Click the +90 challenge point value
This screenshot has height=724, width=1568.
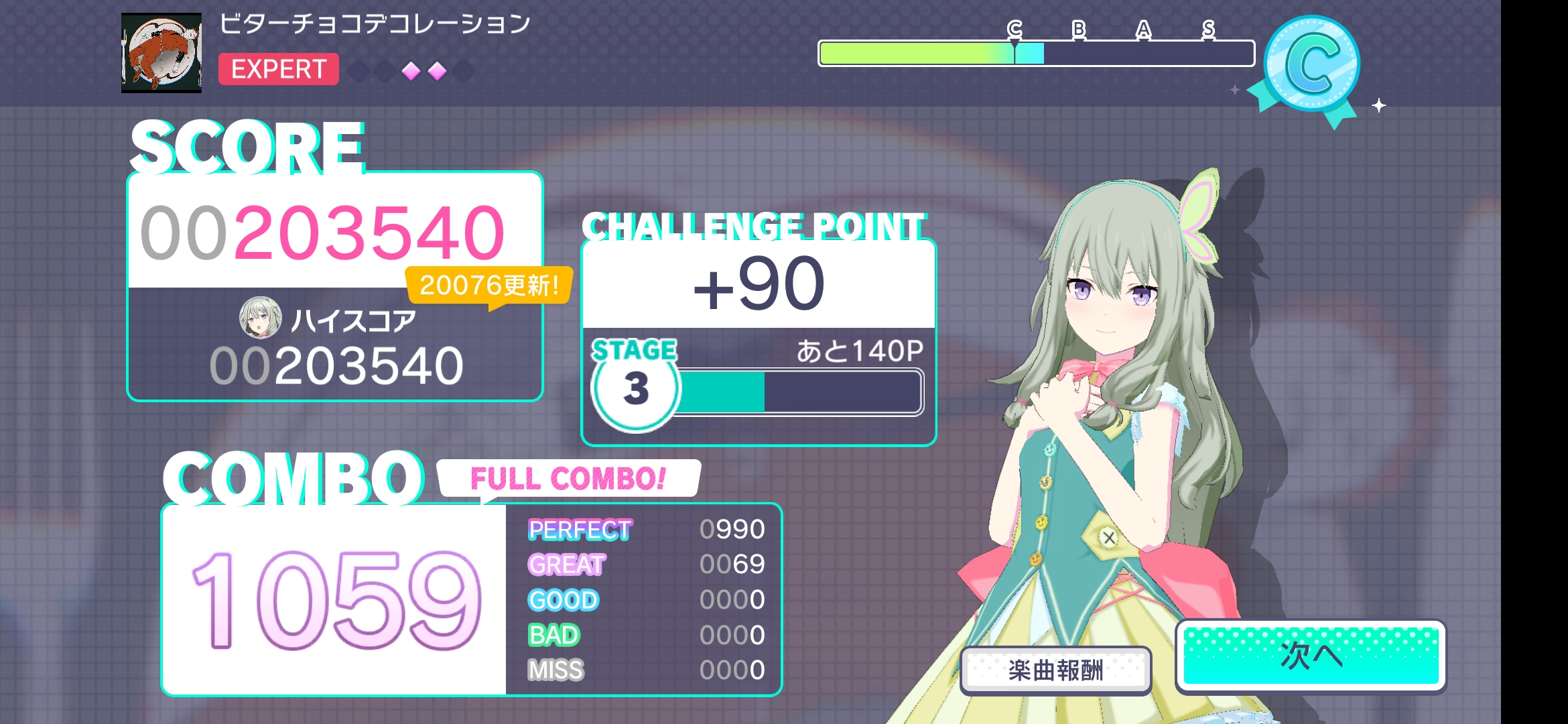click(x=761, y=285)
